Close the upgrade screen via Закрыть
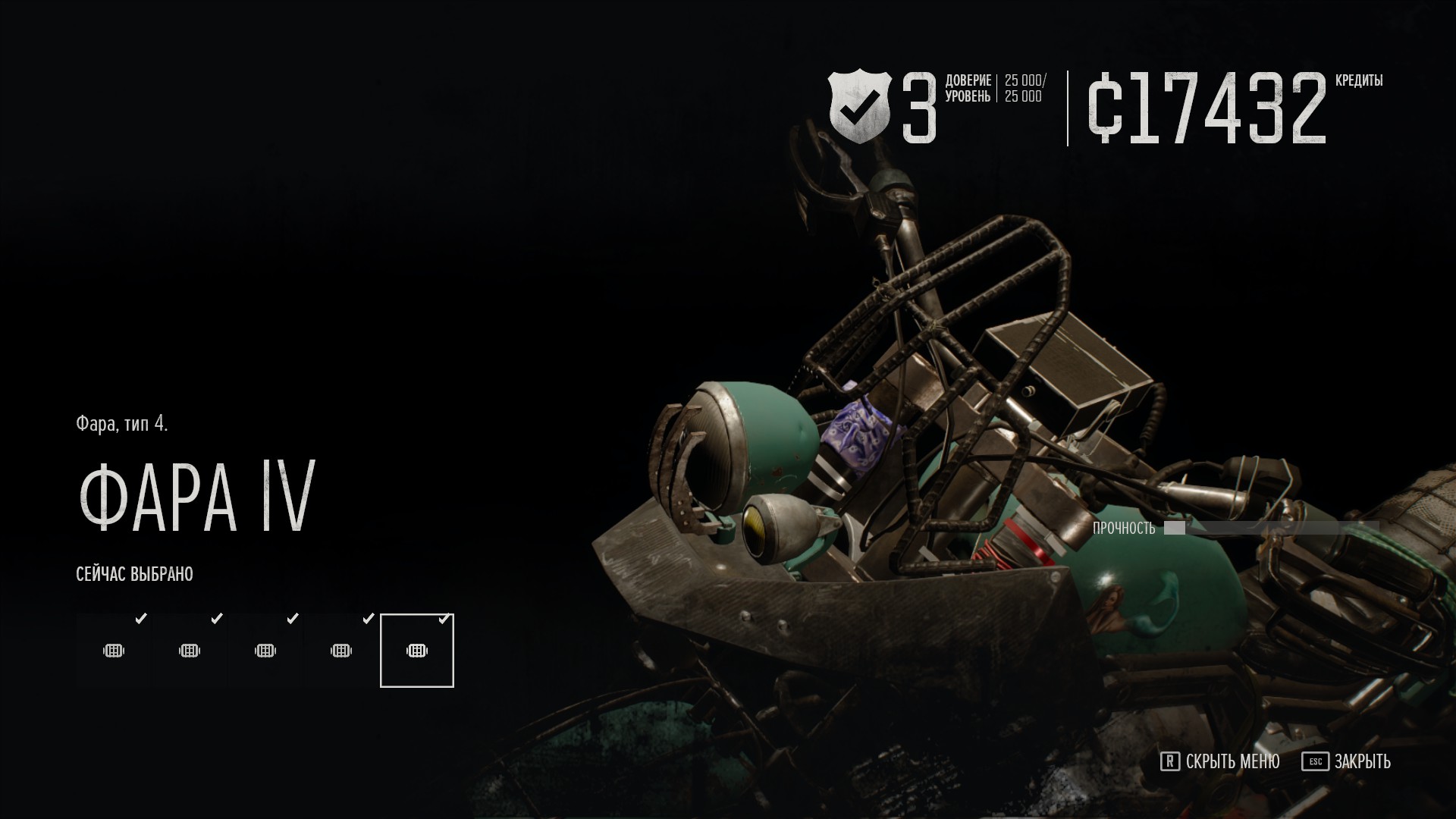1456x819 pixels. [1347, 761]
